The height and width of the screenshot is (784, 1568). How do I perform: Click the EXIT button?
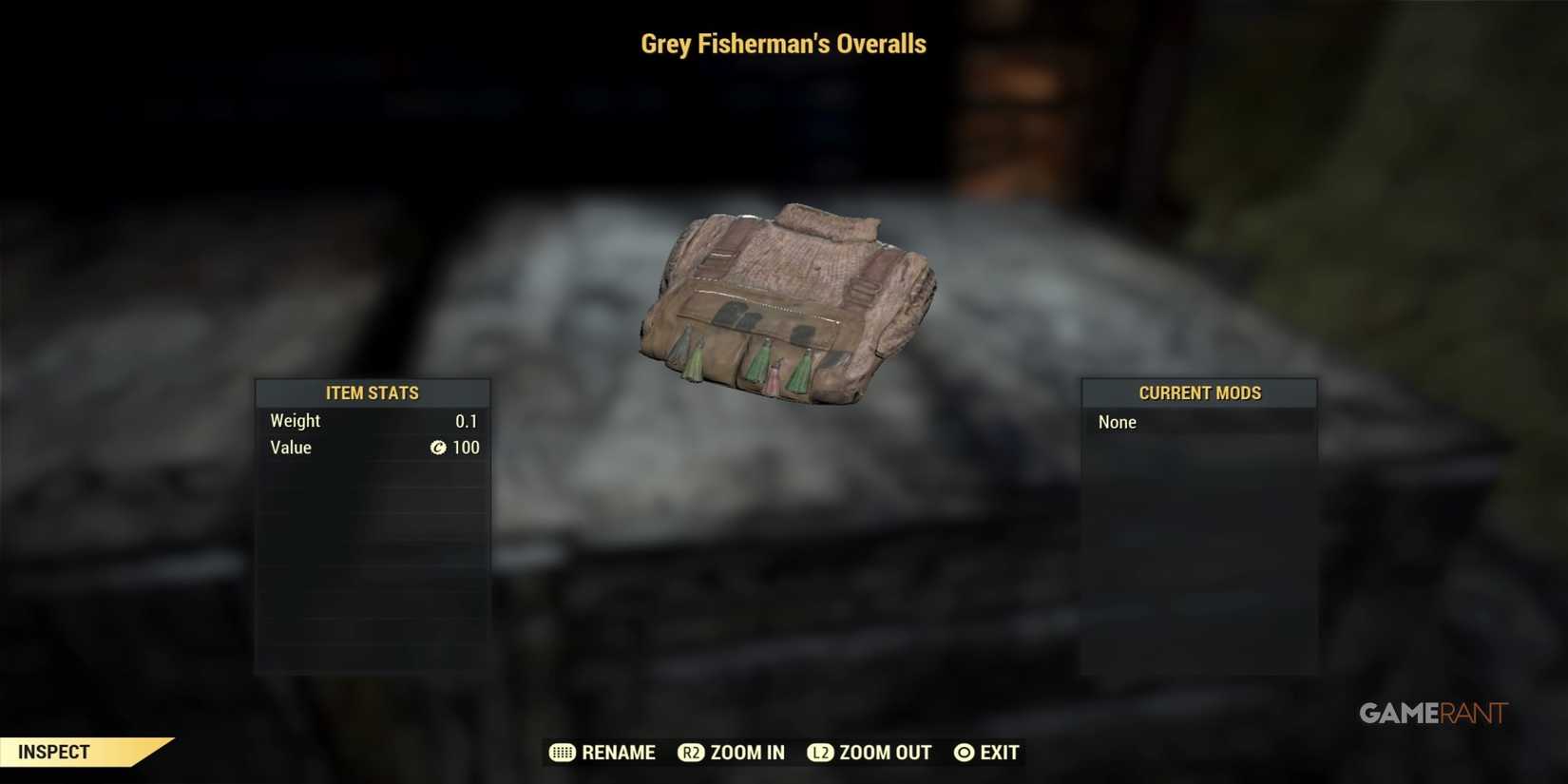point(999,752)
